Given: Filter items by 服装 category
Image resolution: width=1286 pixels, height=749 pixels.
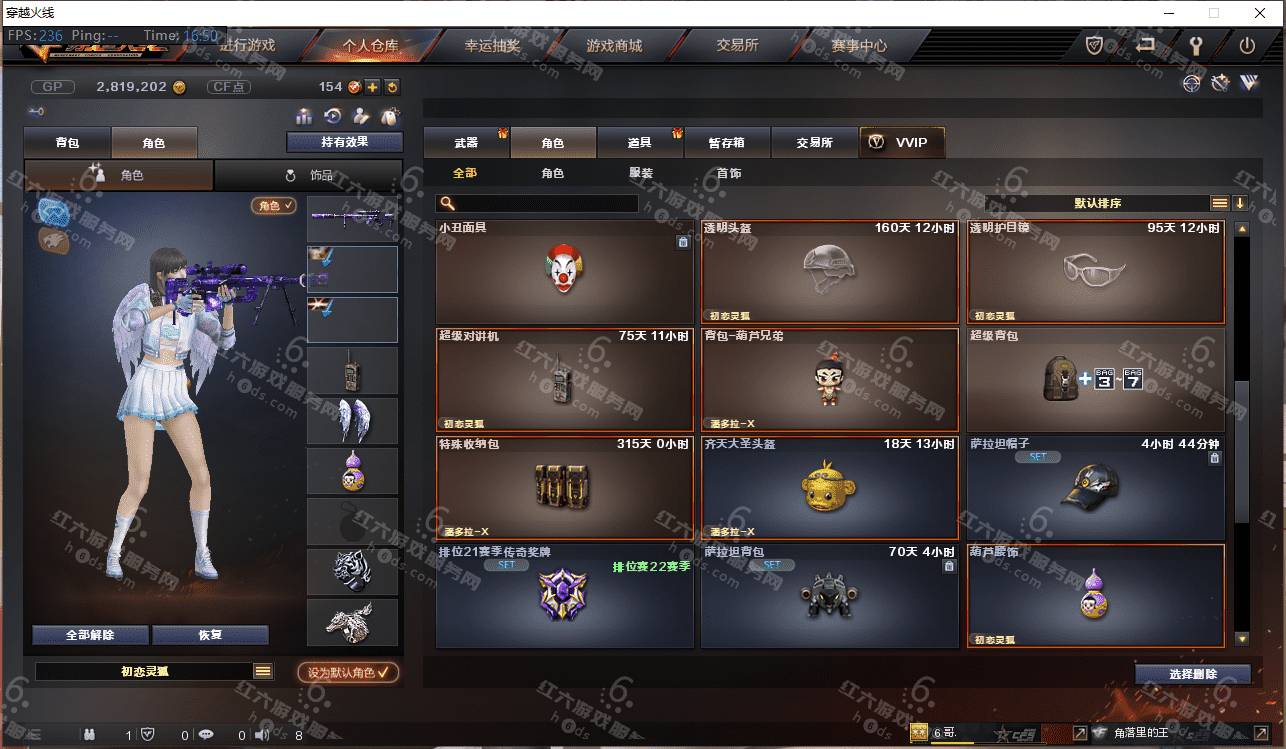Looking at the screenshot, I should (x=641, y=173).
